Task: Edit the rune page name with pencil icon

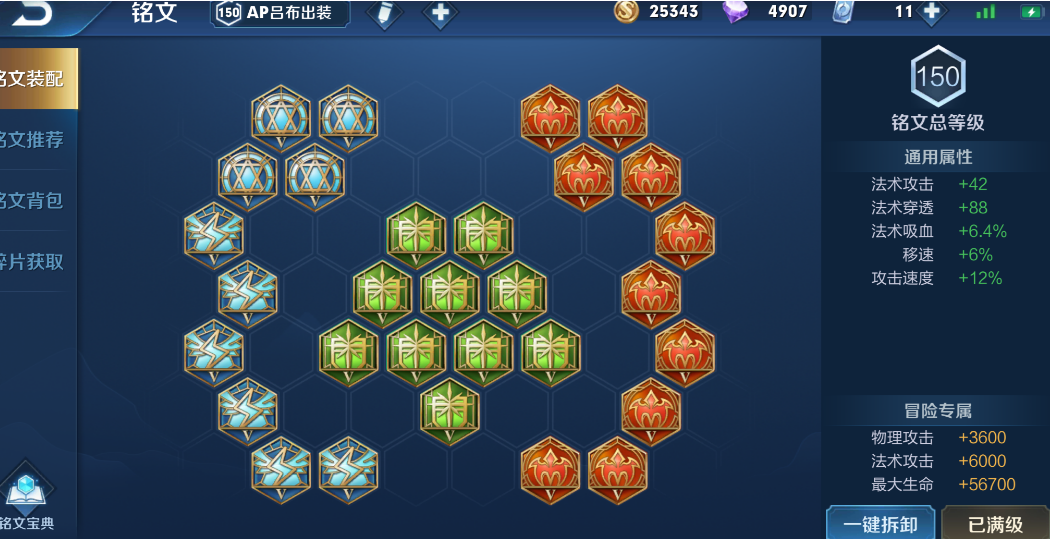Action: [x=383, y=13]
